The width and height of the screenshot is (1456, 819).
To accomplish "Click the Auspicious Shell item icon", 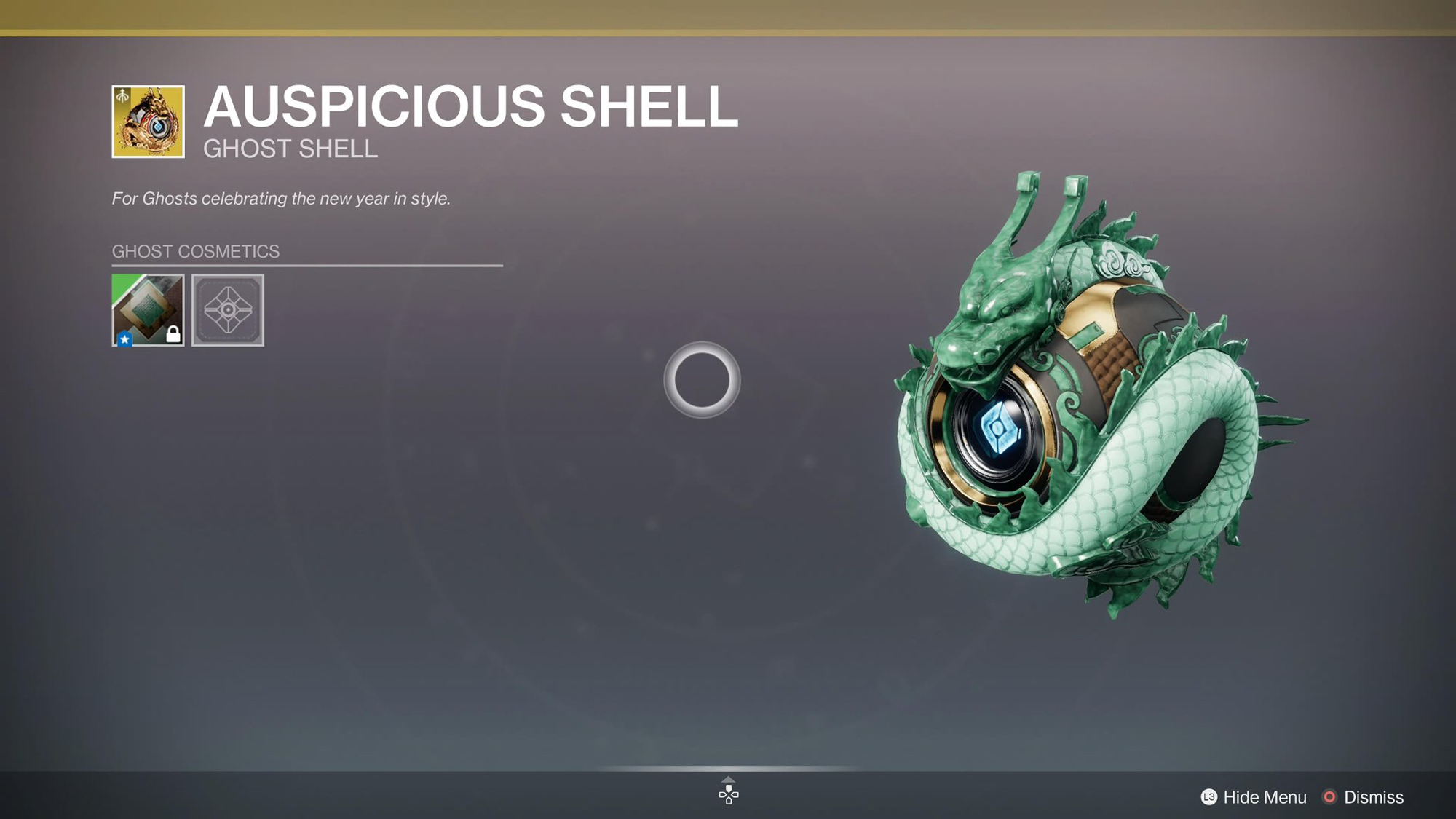I will [148, 122].
